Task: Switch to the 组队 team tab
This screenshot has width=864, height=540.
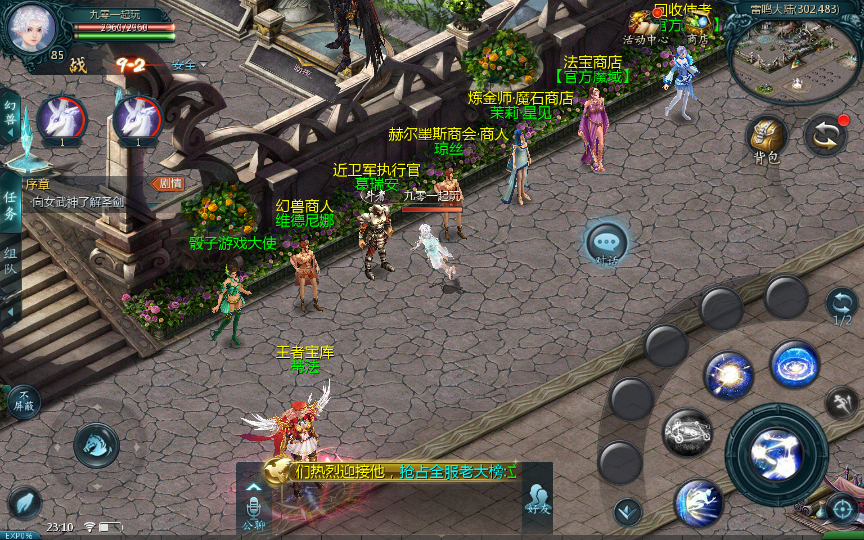Action: tap(10, 262)
